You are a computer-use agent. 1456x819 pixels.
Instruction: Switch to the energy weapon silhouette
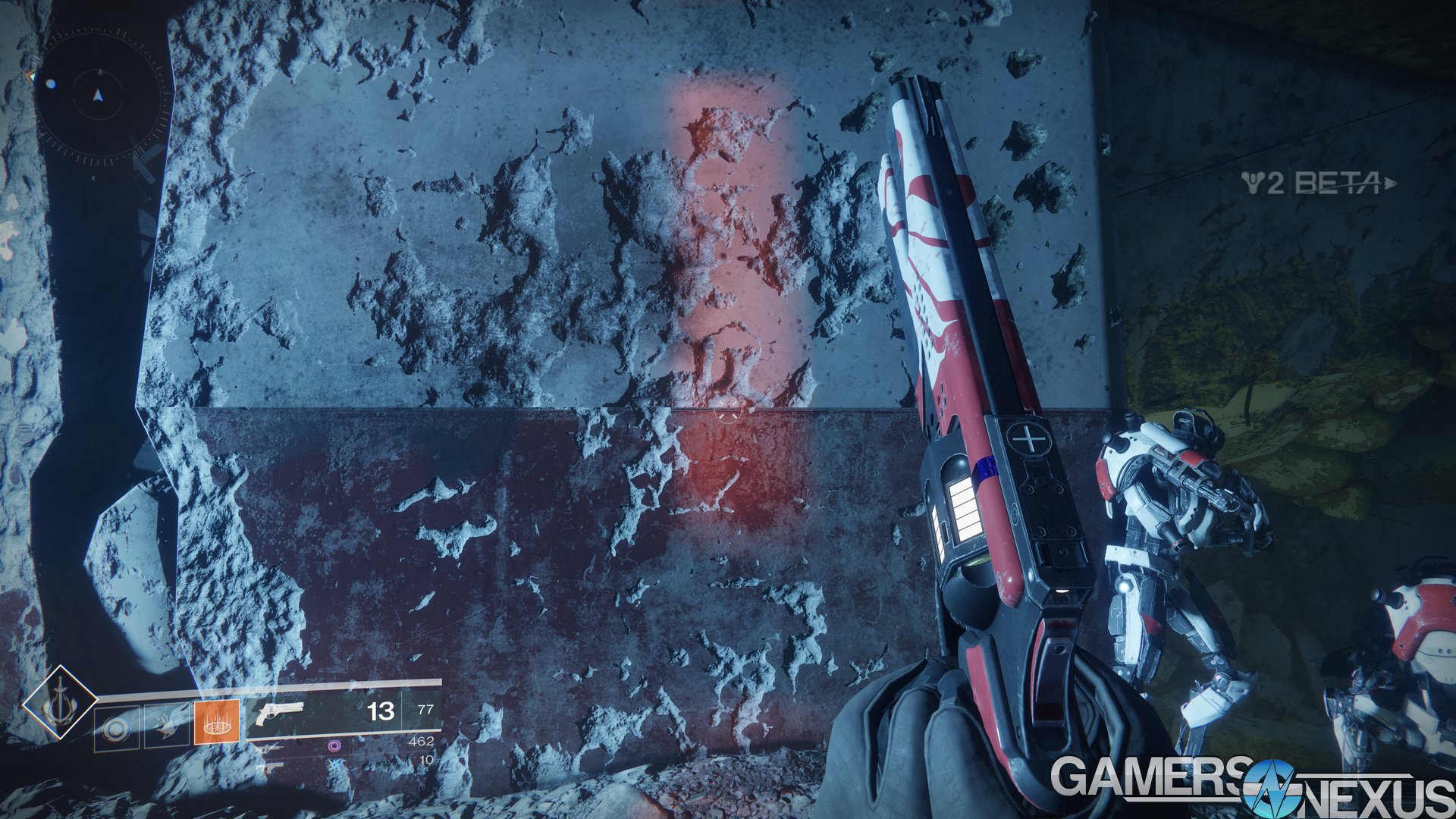coord(270,748)
